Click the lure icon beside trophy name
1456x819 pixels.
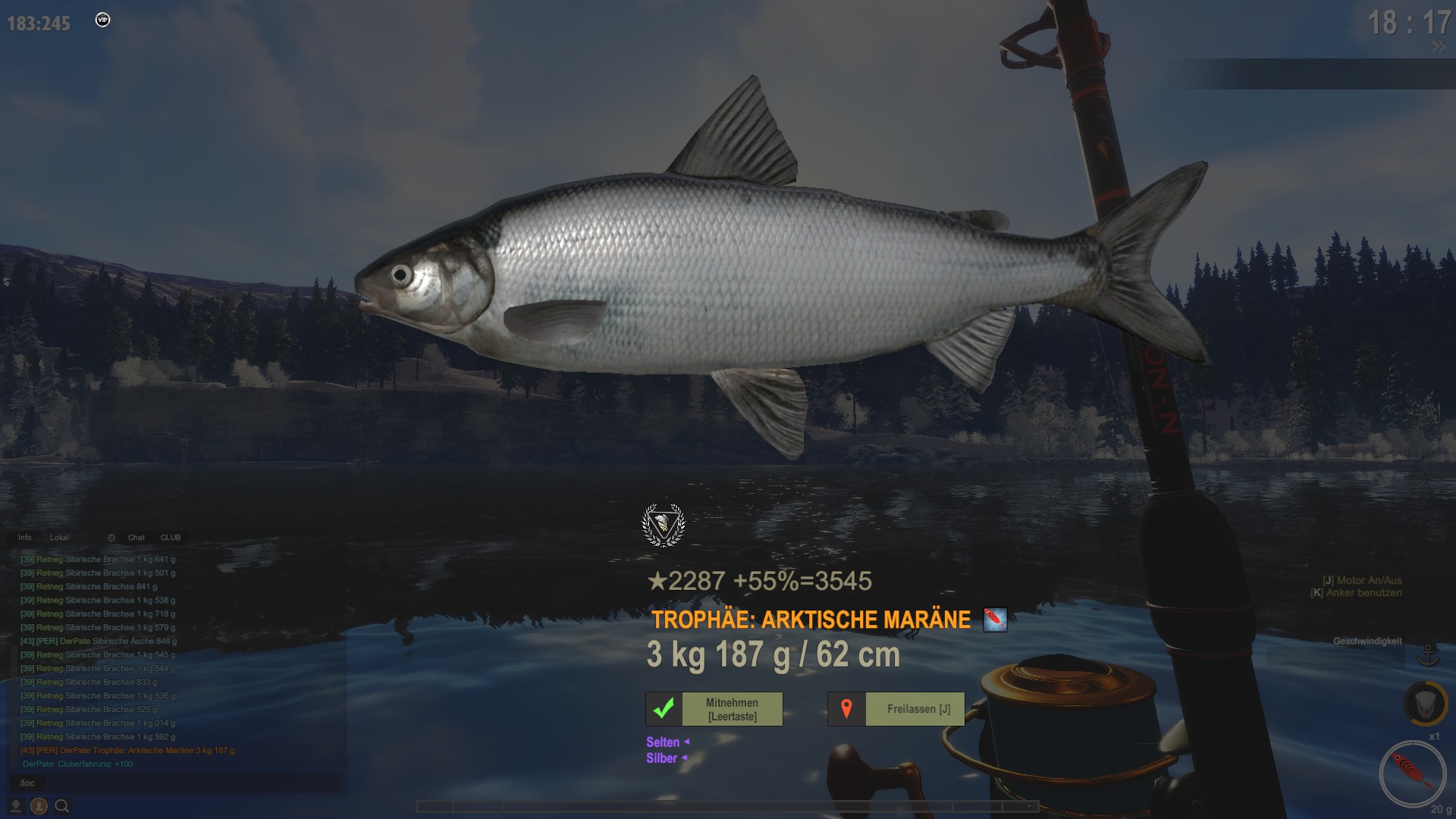coord(995,620)
